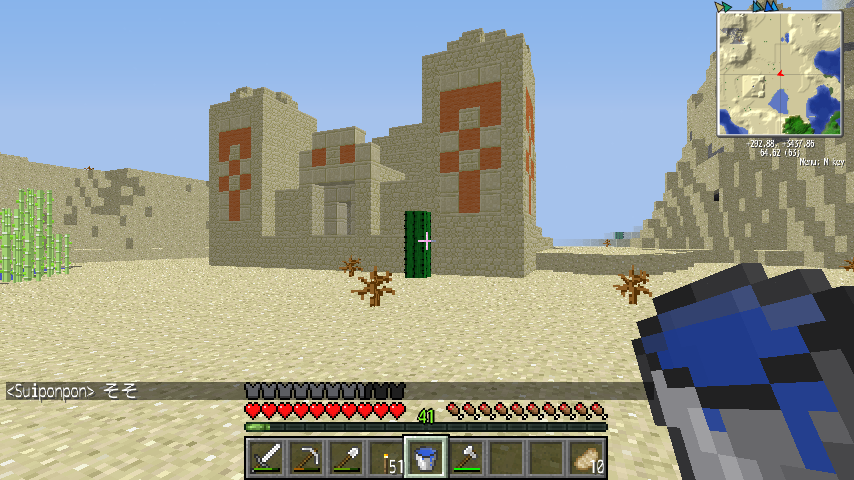This screenshot has width=854, height=480.
Task: Select the iron shovel slot
Action: click(x=345, y=459)
